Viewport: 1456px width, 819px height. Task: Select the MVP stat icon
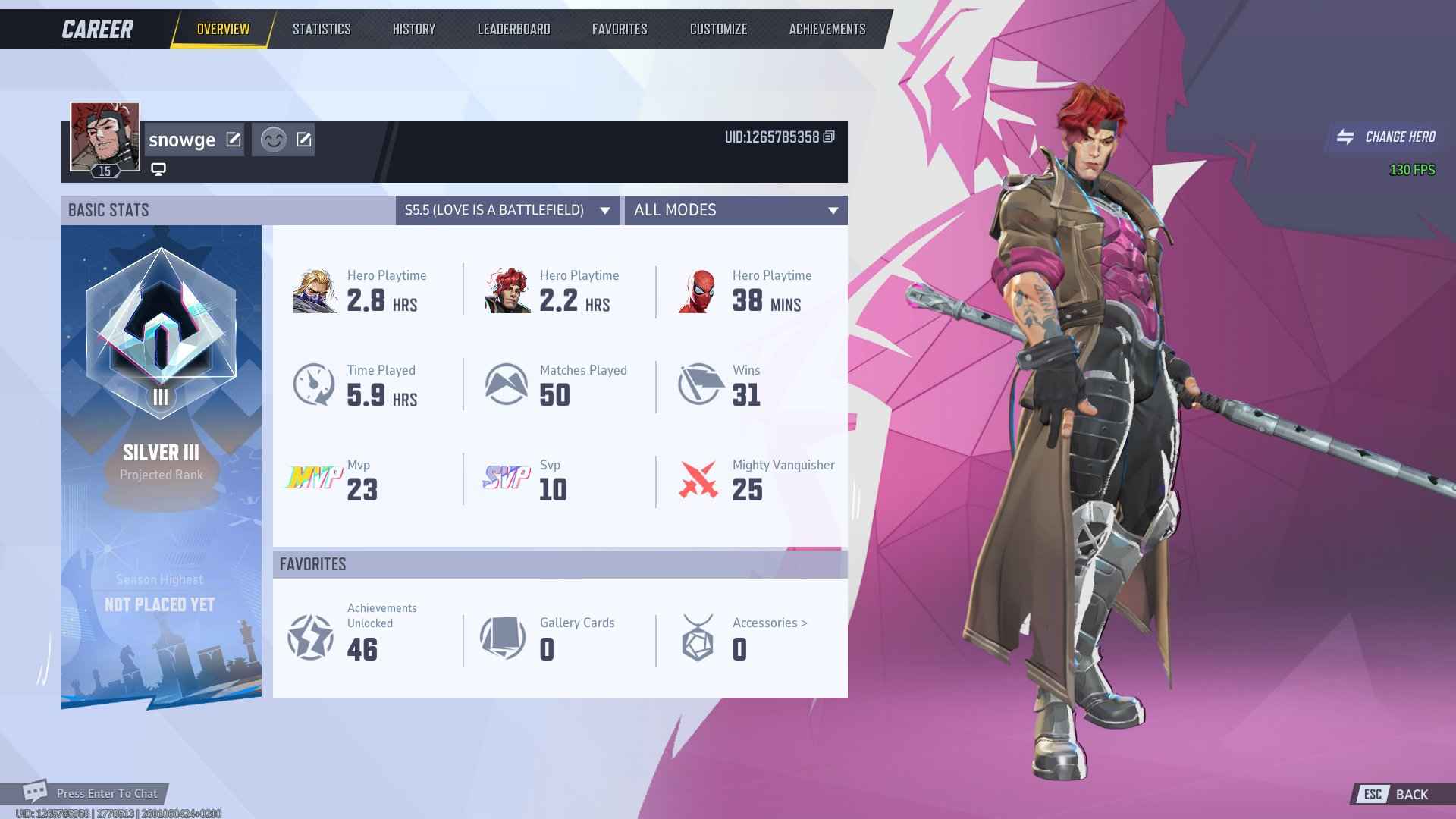coord(313,478)
